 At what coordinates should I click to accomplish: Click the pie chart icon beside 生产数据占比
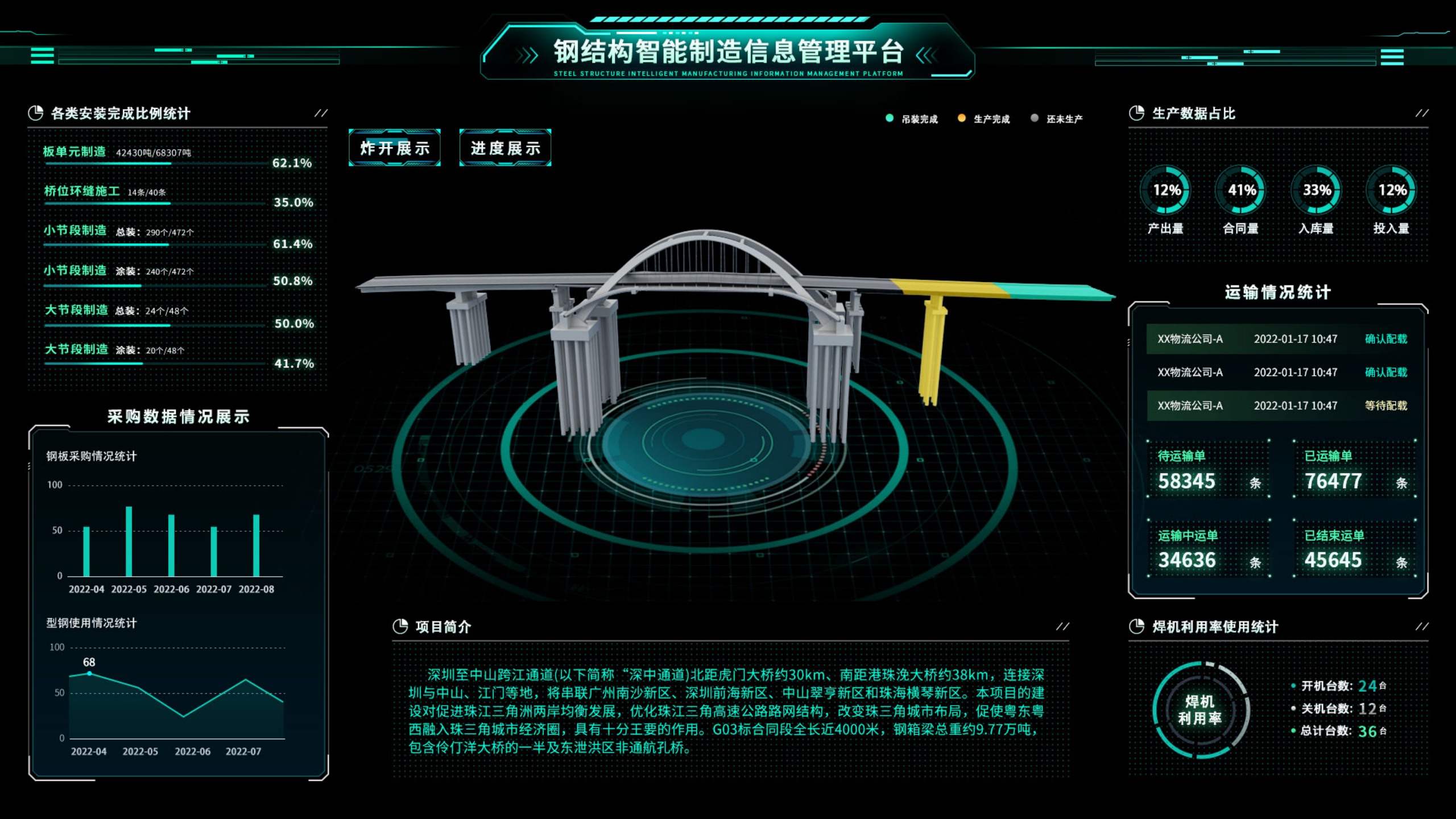click(1136, 112)
